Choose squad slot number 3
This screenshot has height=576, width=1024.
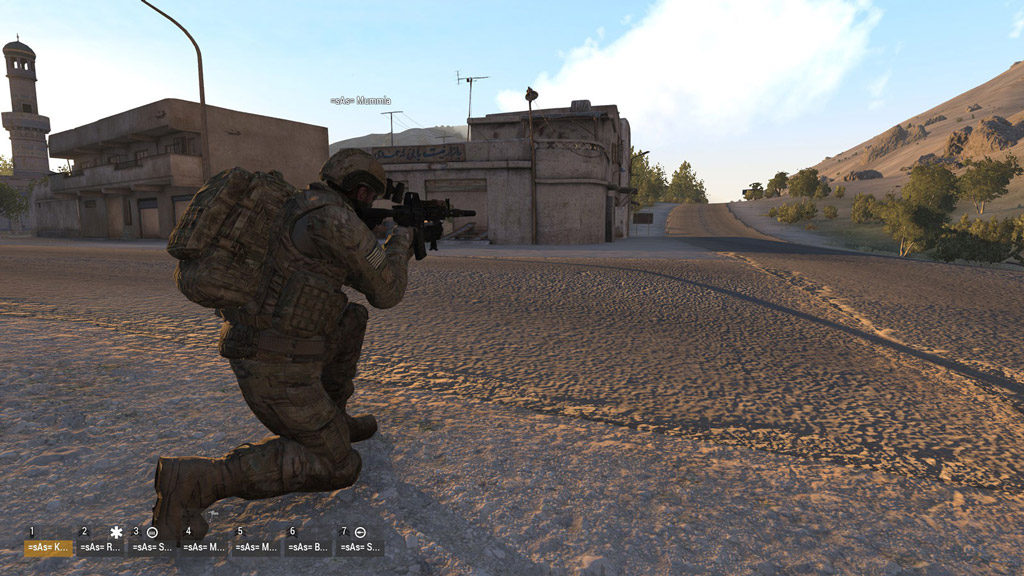click(152, 547)
